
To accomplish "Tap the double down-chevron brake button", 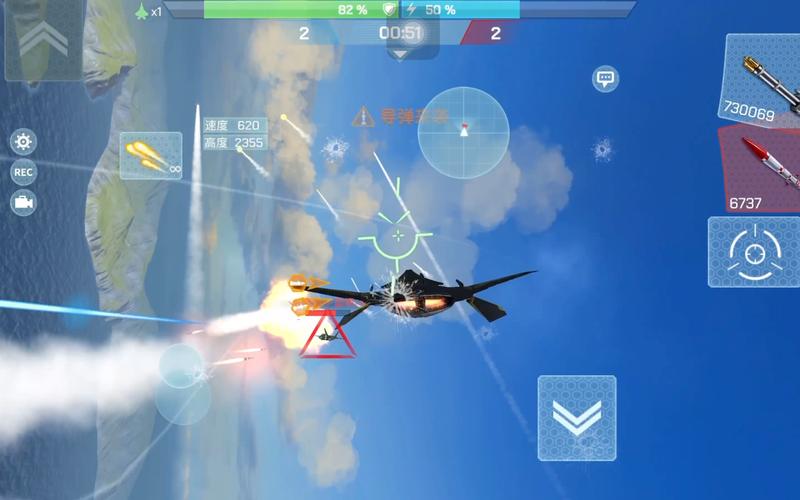I will pos(576,417).
